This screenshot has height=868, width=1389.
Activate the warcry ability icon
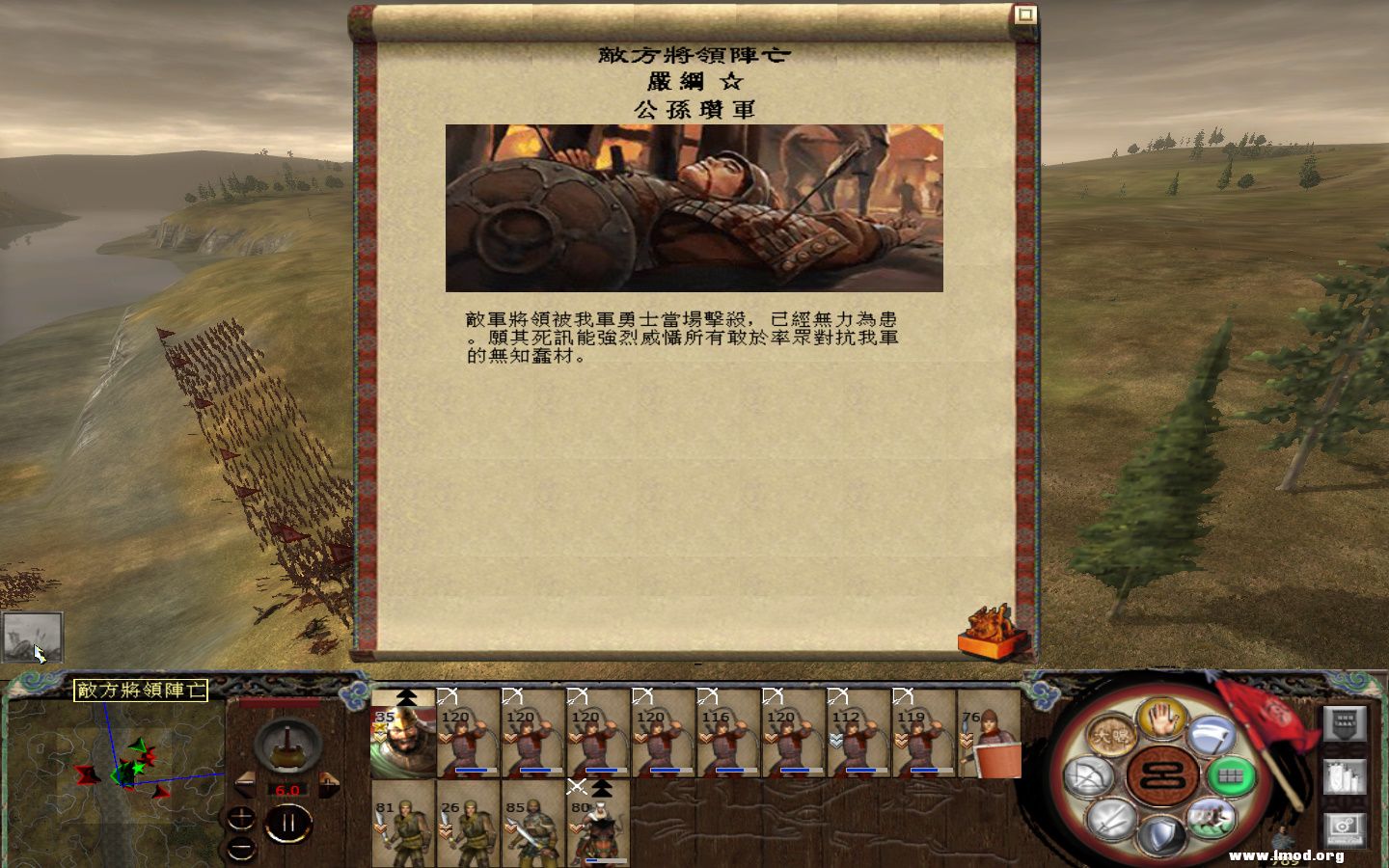(1111, 735)
